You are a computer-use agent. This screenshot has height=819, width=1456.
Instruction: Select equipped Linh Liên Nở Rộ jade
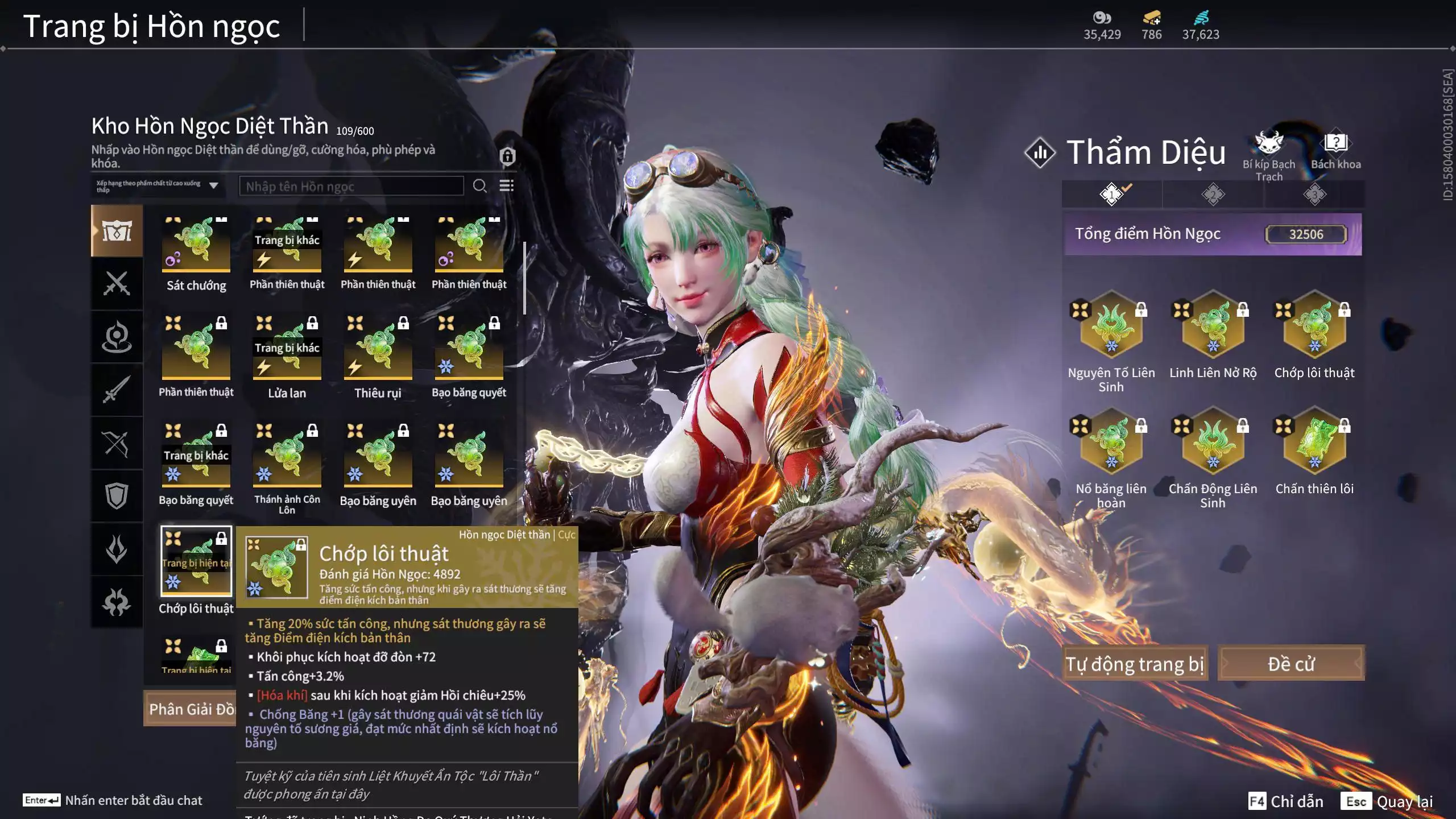1213,326
